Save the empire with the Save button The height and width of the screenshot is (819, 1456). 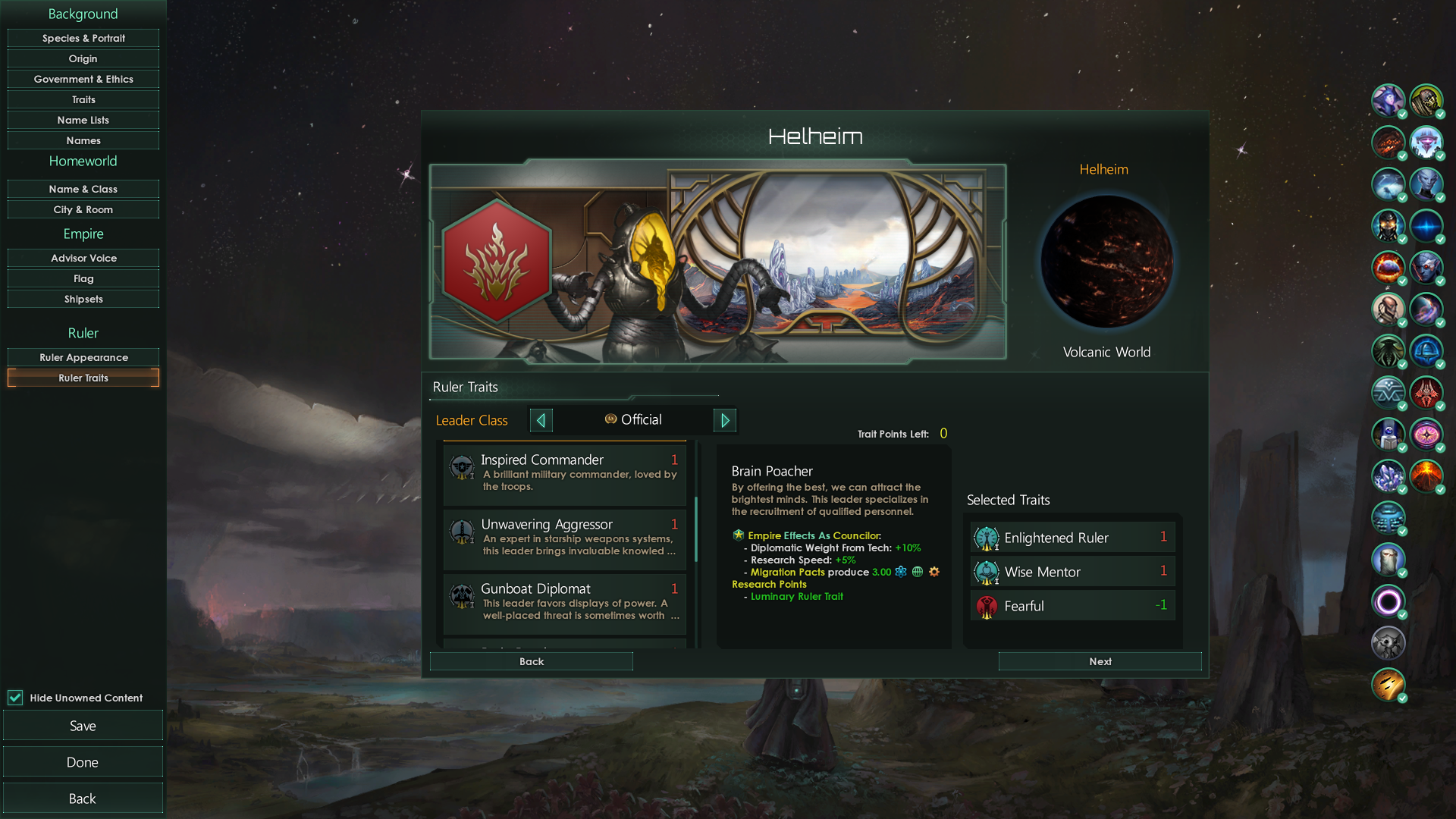point(83,725)
